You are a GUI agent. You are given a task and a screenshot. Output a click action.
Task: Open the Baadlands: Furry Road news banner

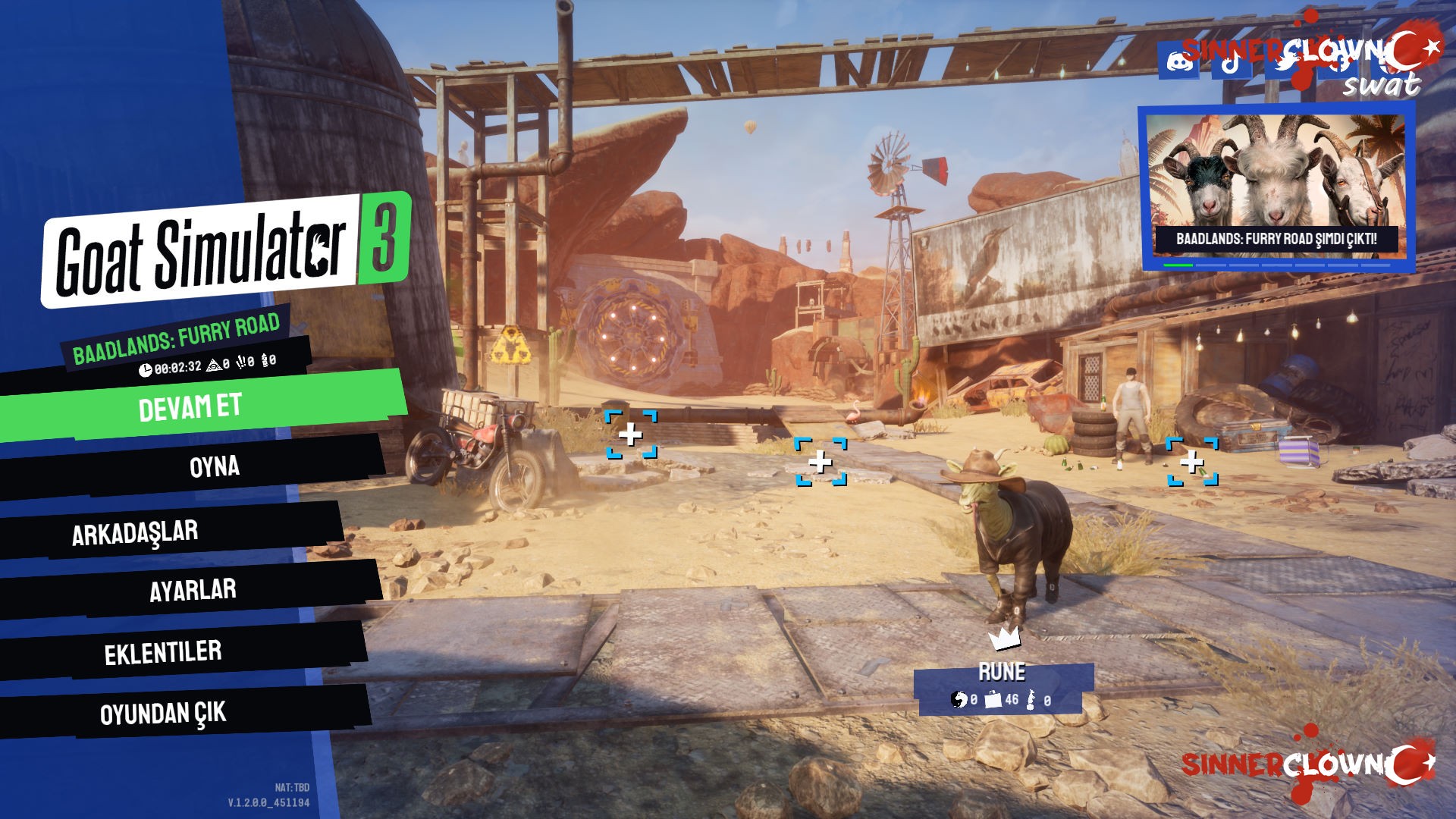[x=1276, y=190]
